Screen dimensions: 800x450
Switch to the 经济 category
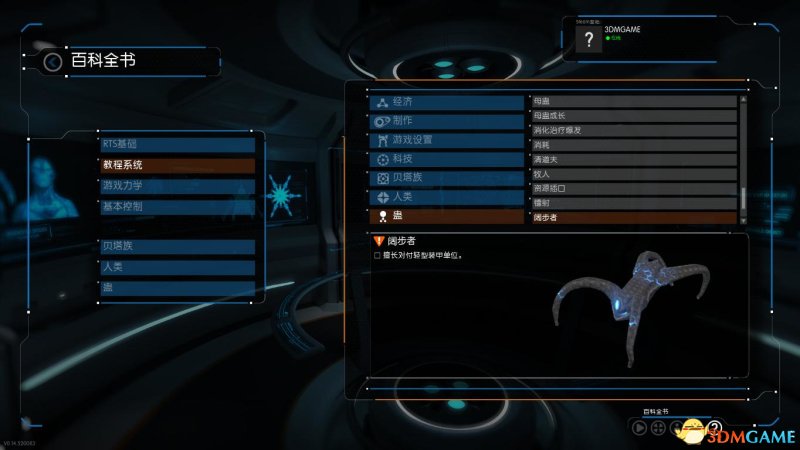pos(446,102)
